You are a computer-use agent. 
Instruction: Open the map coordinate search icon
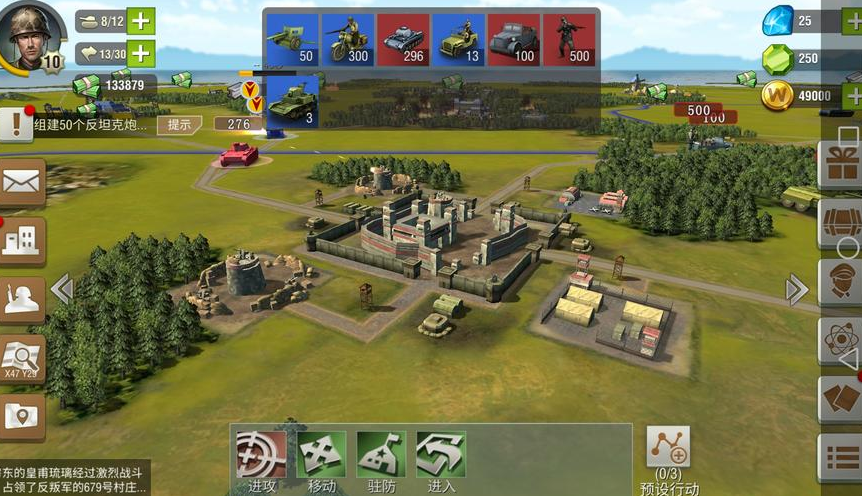click(21, 357)
